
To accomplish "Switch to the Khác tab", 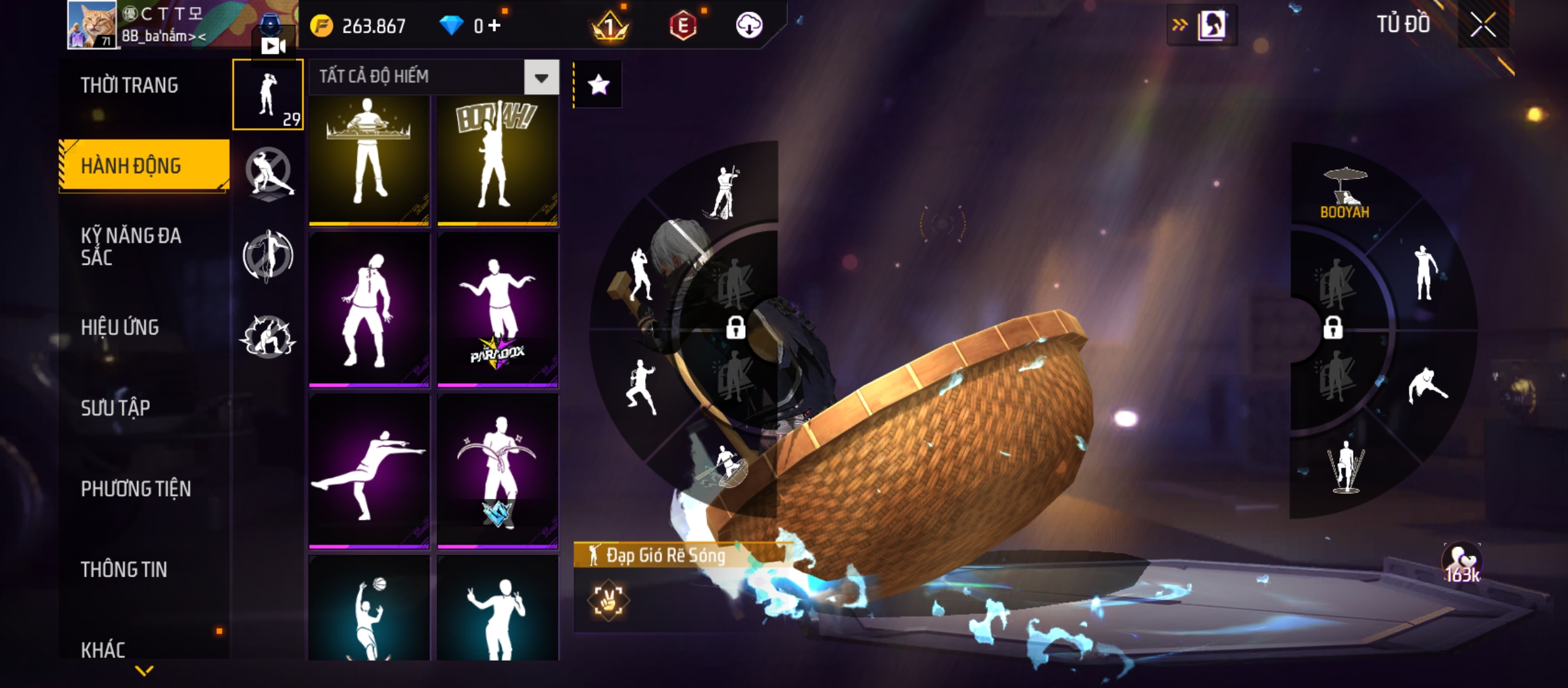I will (x=103, y=650).
